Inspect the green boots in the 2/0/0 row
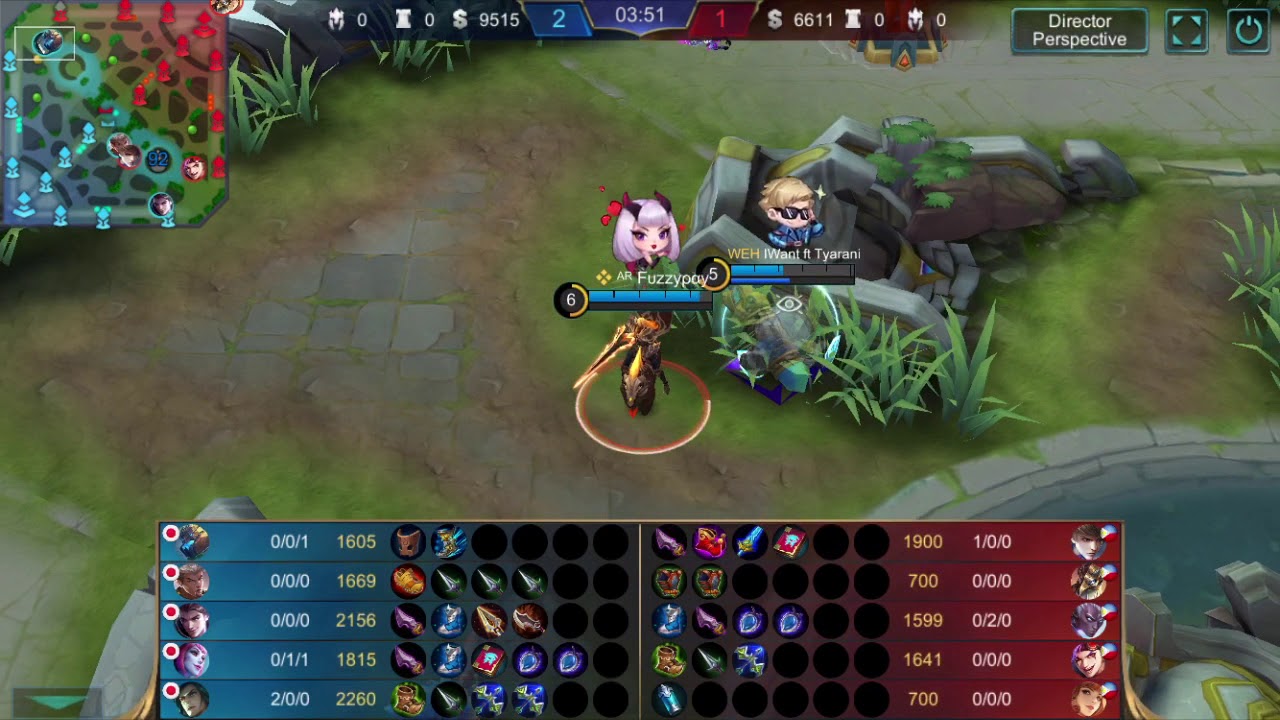1280x720 pixels. pos(408,699)
